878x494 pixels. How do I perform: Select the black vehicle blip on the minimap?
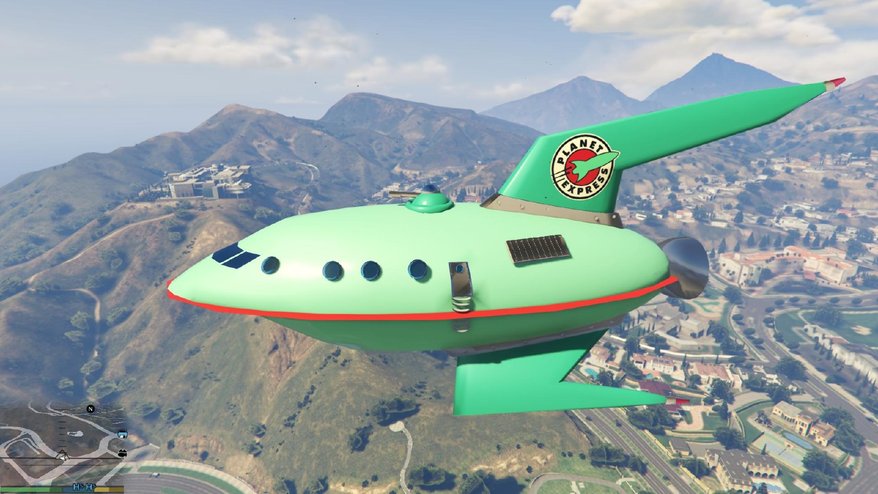click(121, 453)
